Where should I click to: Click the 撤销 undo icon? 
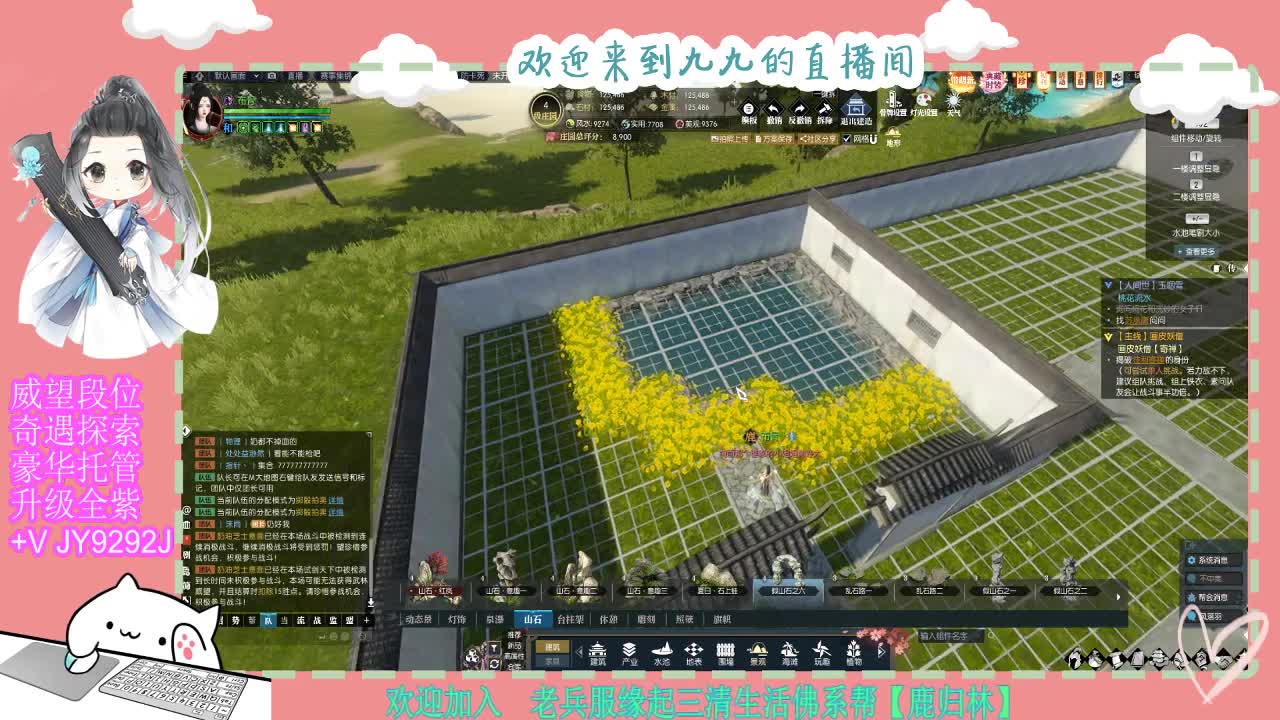click(772, 107)
